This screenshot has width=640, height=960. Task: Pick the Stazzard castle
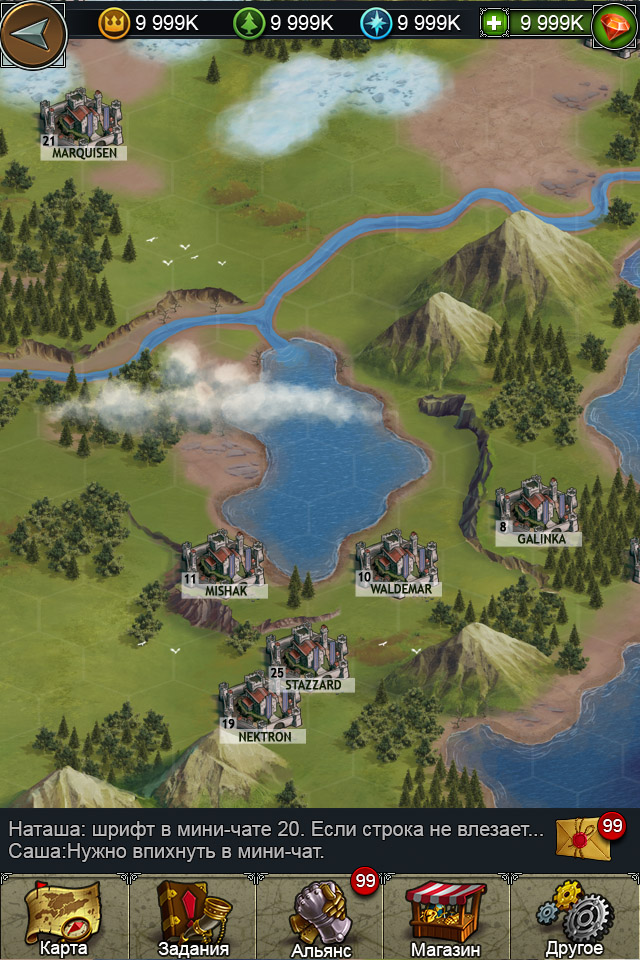pos(306,656)
